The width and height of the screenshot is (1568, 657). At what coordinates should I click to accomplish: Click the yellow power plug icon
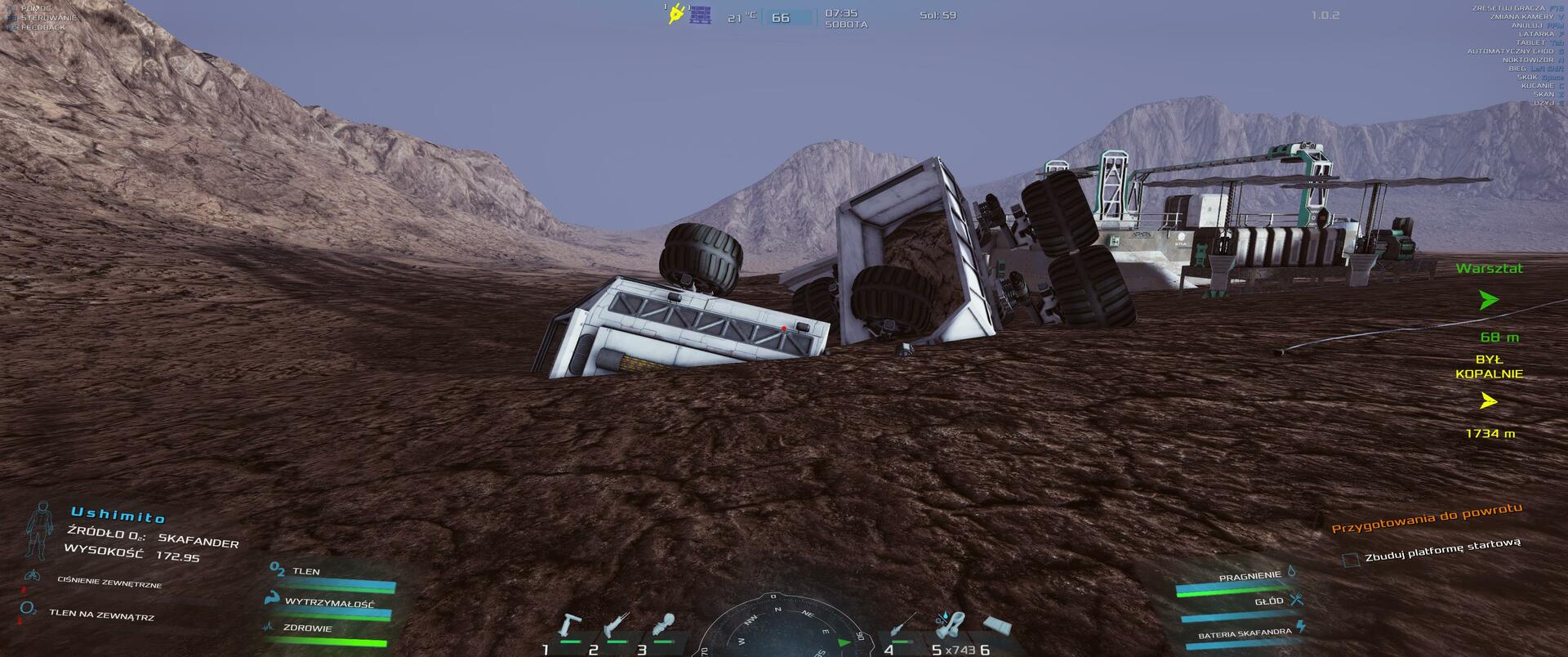675,15
